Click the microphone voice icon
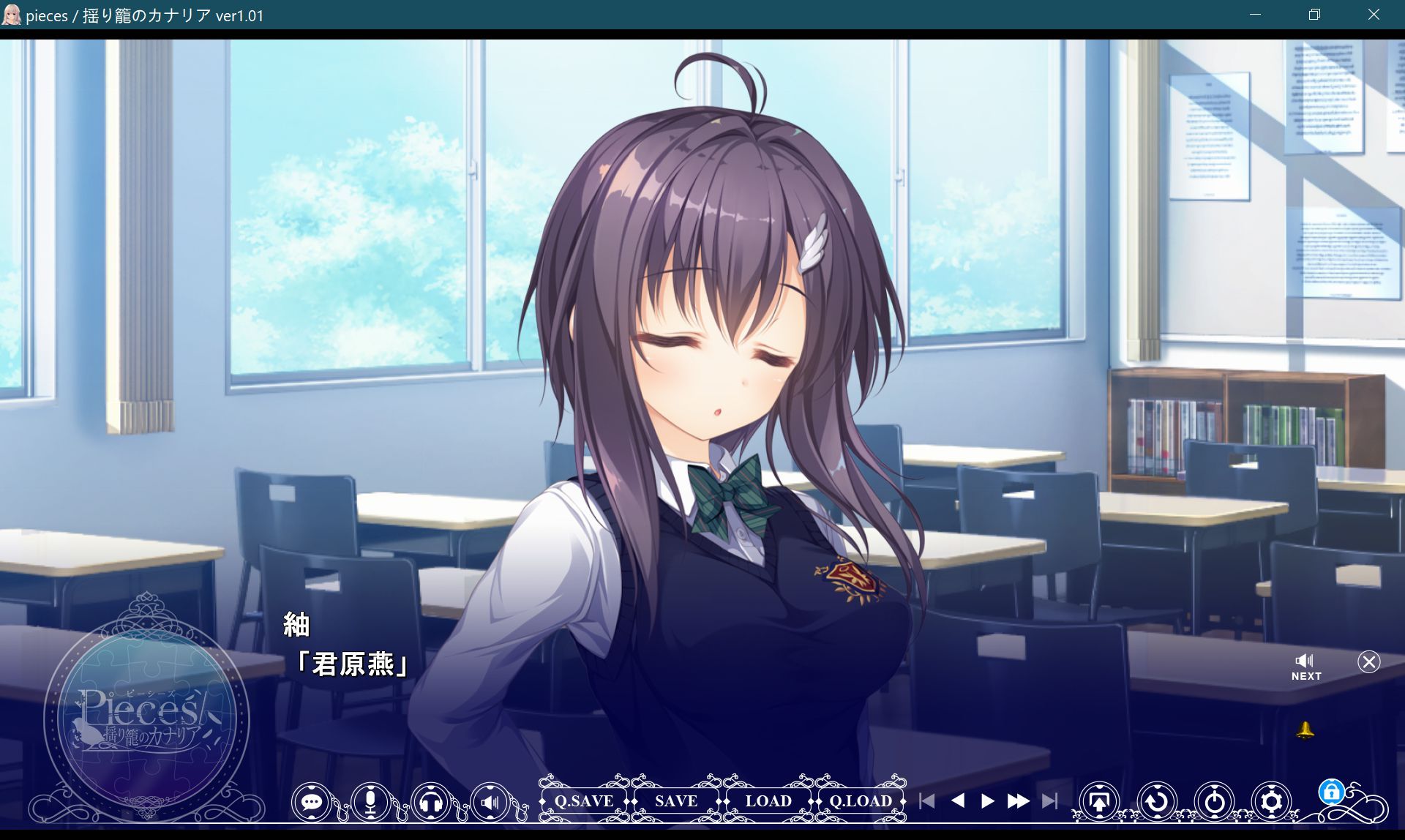This screenshot has width=1405, height=840. [x=370, y=802]
